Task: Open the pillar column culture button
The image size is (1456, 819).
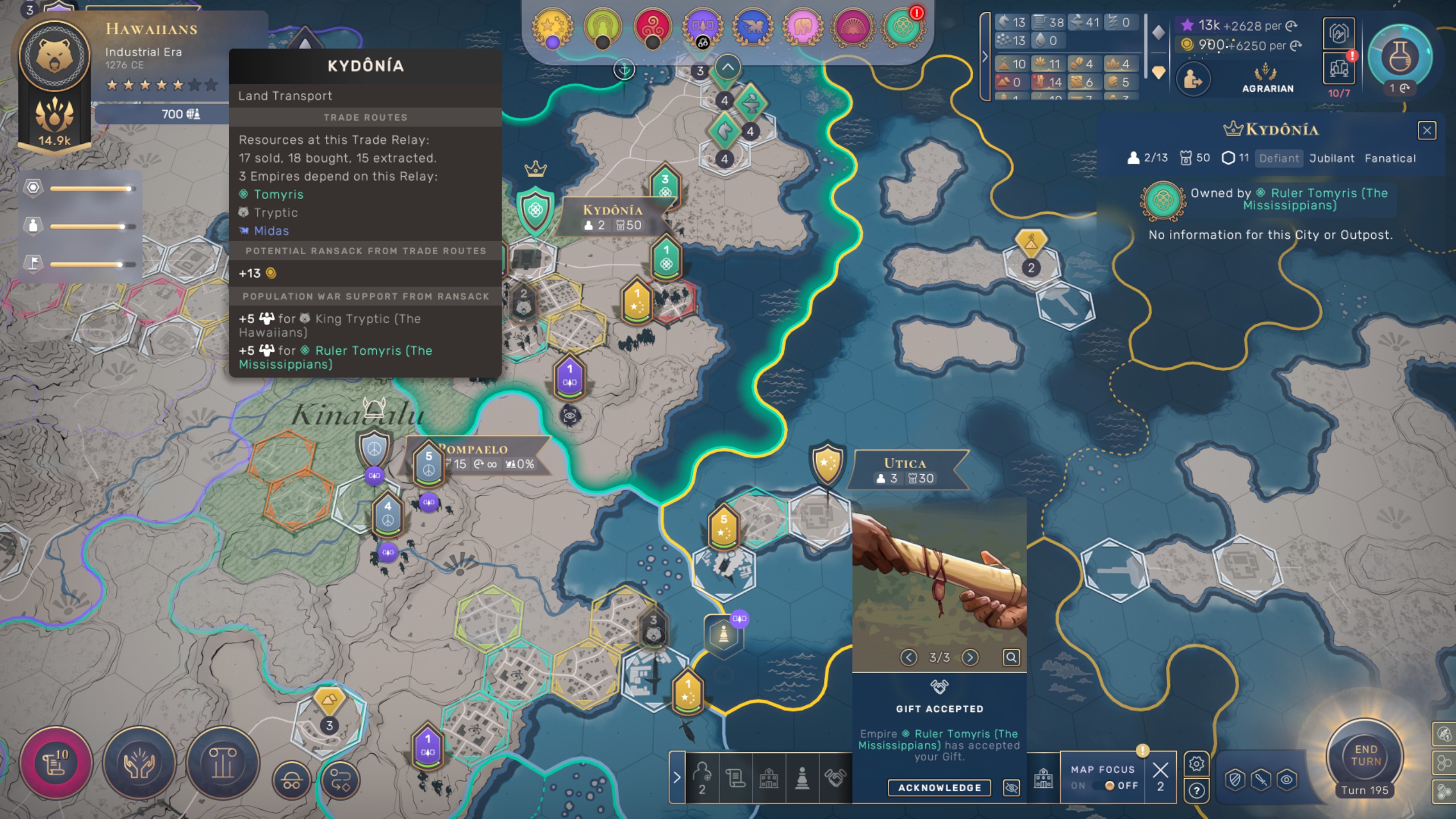Action: (x=222, y=763)
